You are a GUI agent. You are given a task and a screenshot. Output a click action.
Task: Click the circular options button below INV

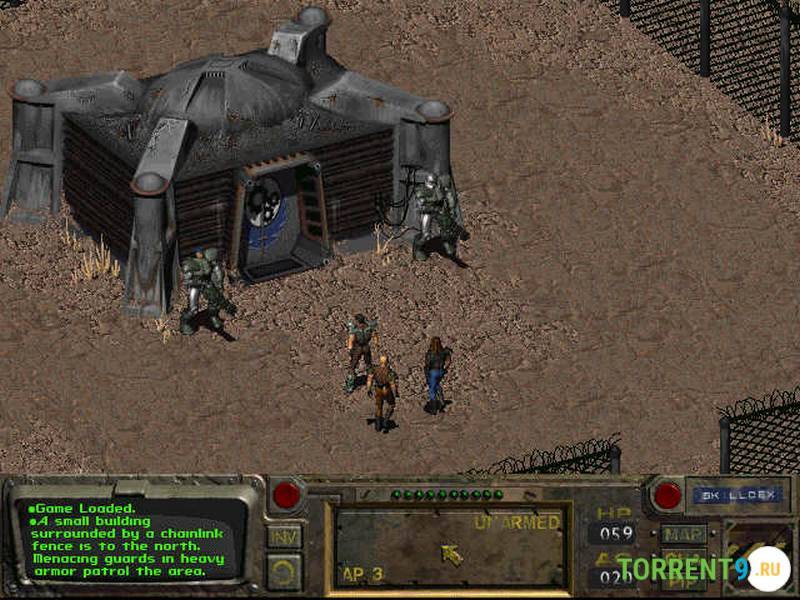pyautogui.click(x=284, y=571)
